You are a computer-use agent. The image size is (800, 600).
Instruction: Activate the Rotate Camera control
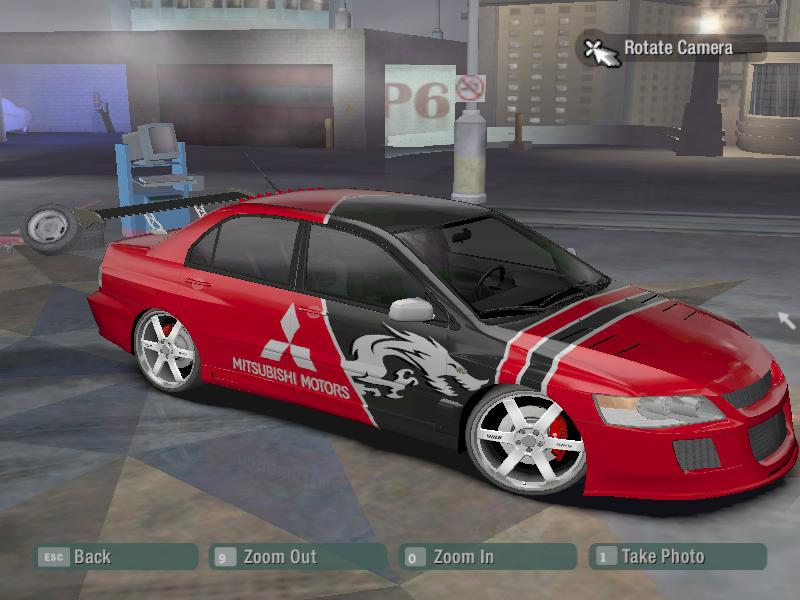pyautogui.click(x=677, y=47)
